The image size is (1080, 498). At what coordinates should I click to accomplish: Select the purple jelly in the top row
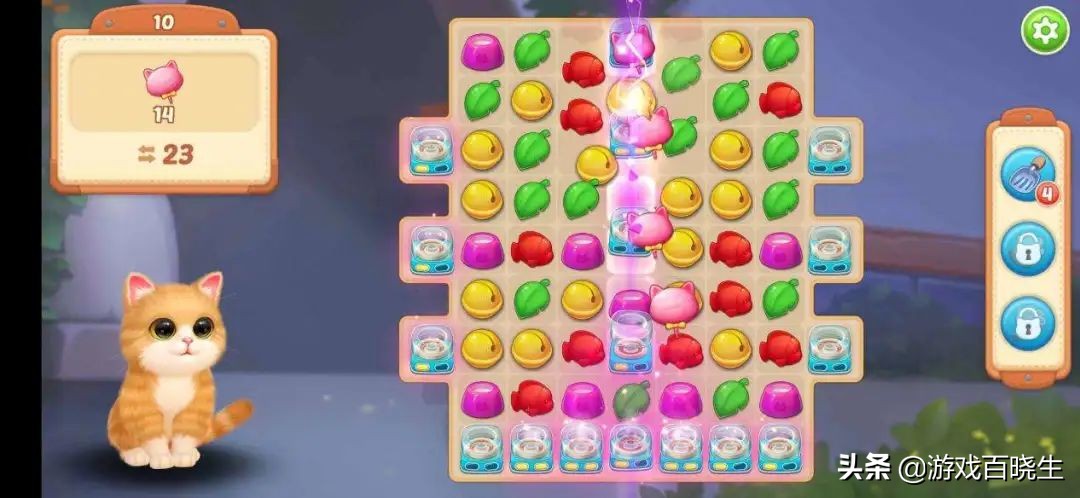click(x=482, y=50)
